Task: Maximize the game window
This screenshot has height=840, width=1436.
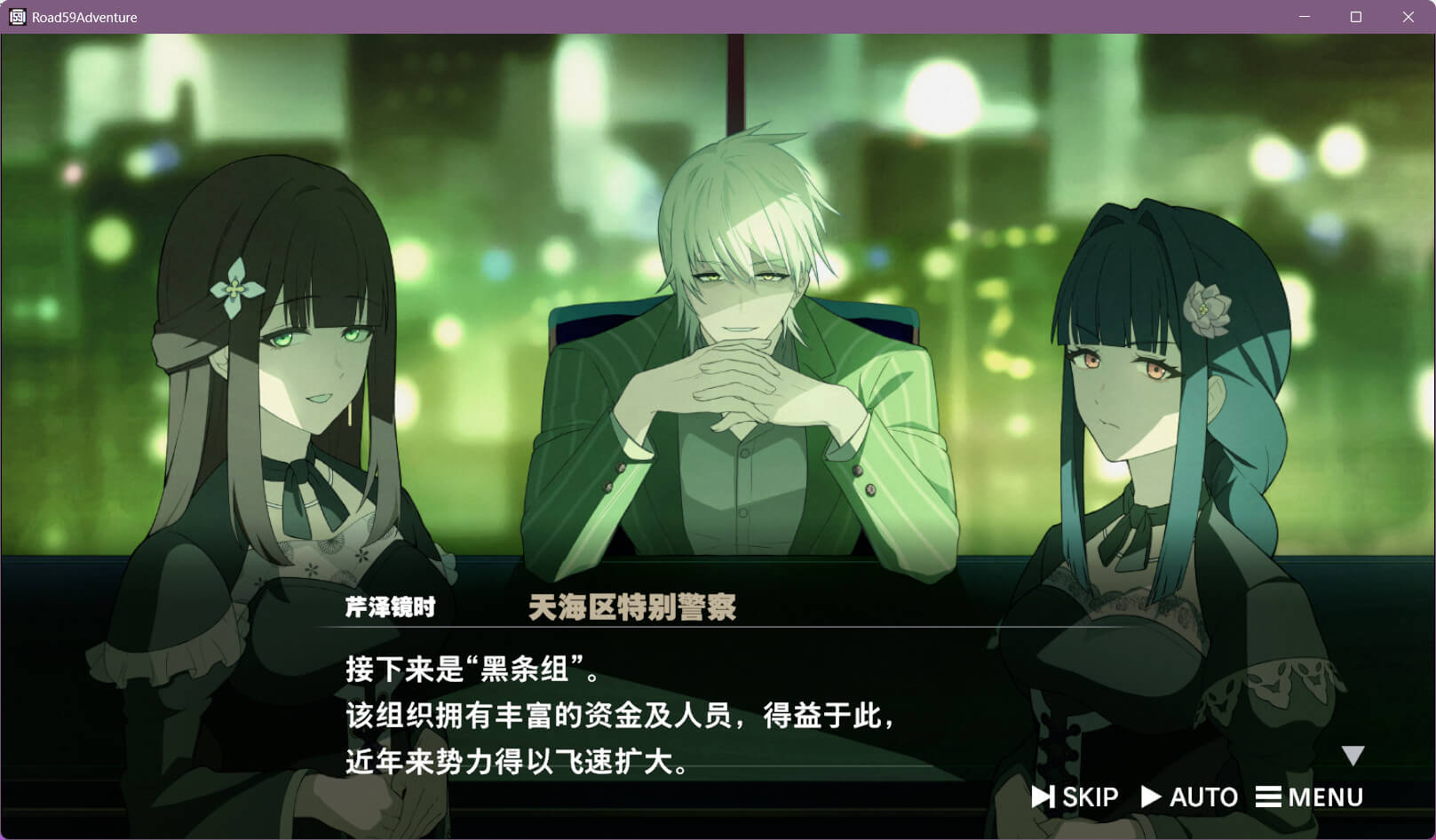Action: point(1355,17)
